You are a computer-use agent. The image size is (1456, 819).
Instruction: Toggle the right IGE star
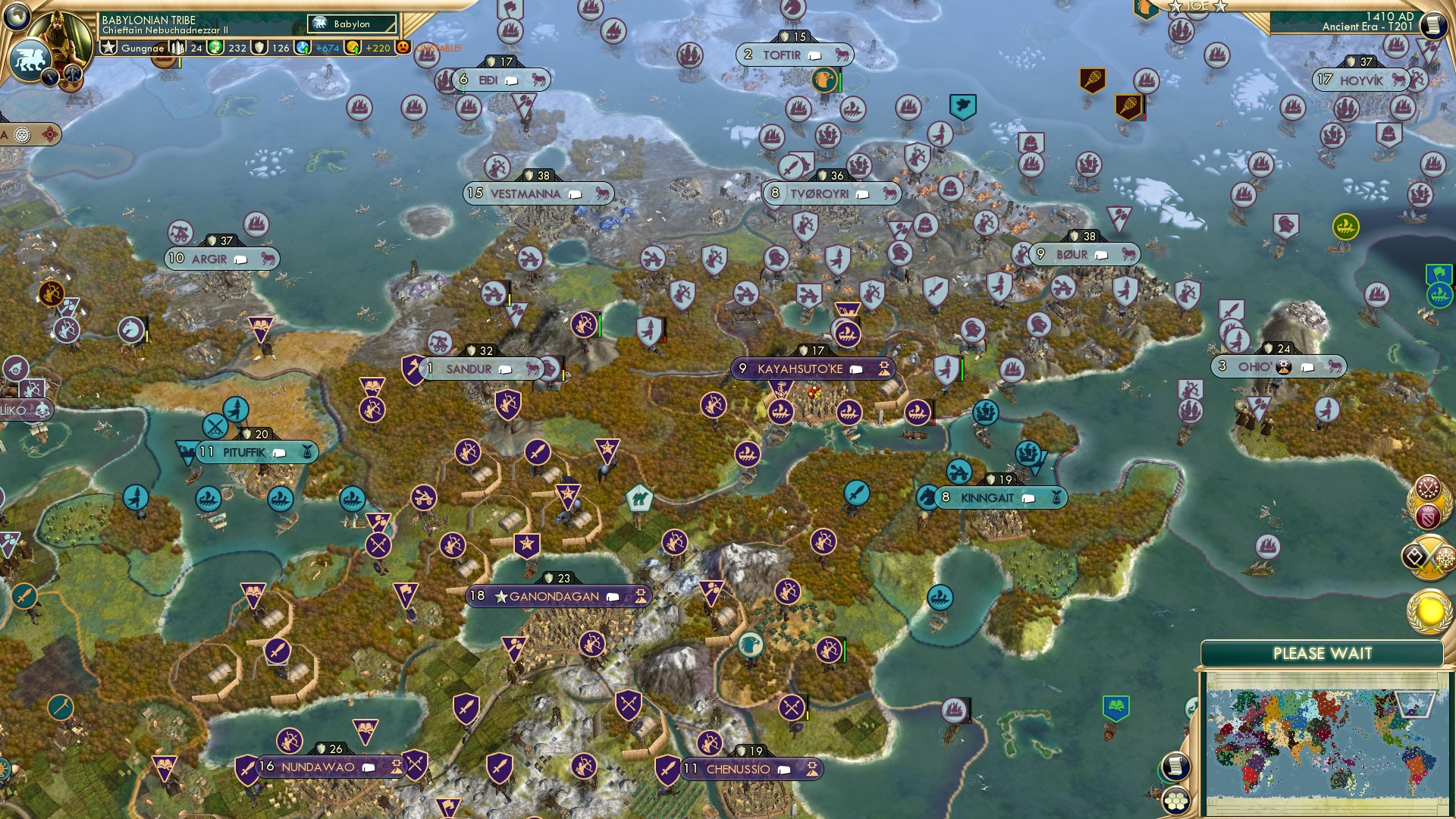[1219, 6]
